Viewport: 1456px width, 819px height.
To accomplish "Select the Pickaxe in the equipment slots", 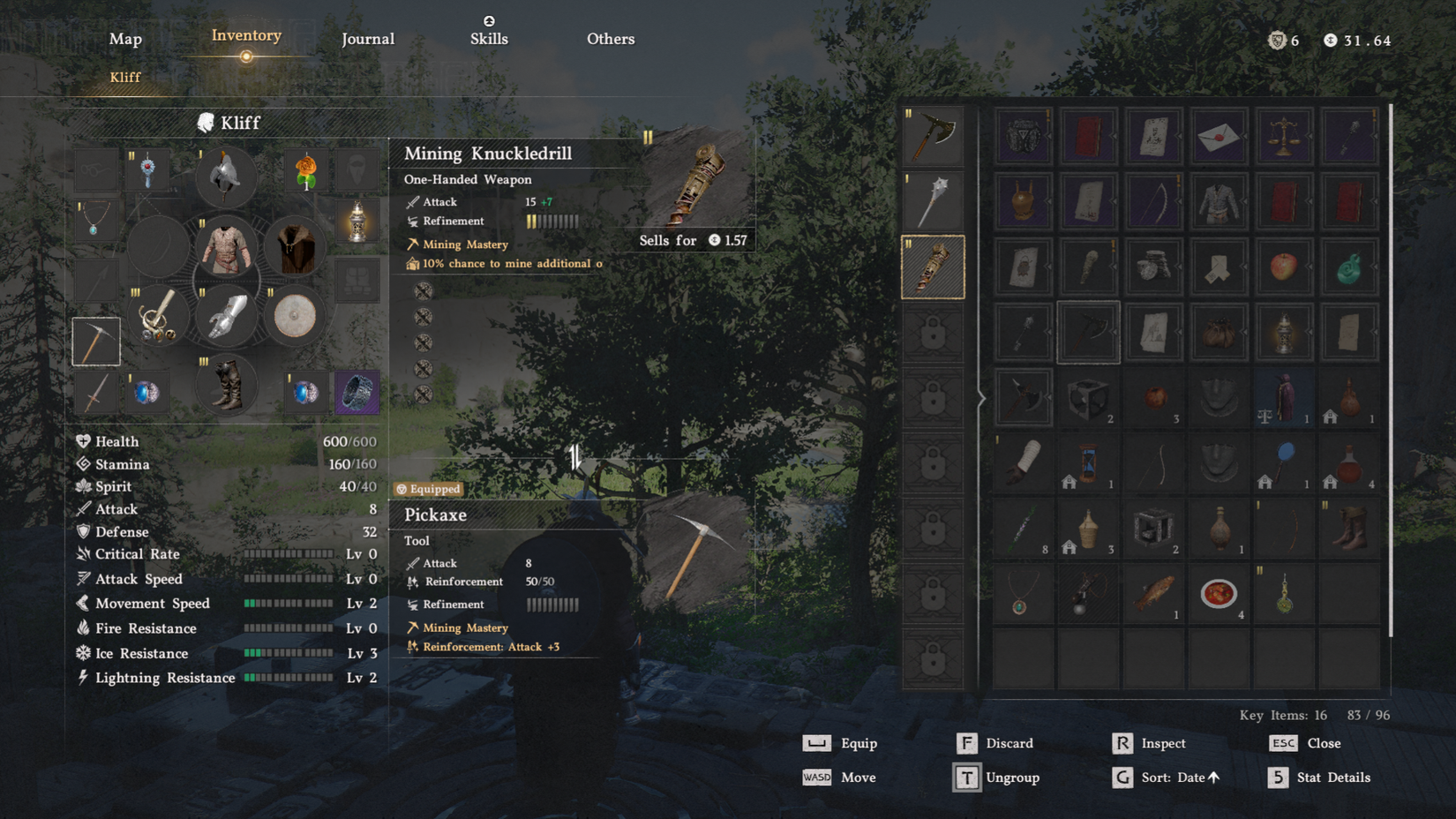I will point(95,342).
